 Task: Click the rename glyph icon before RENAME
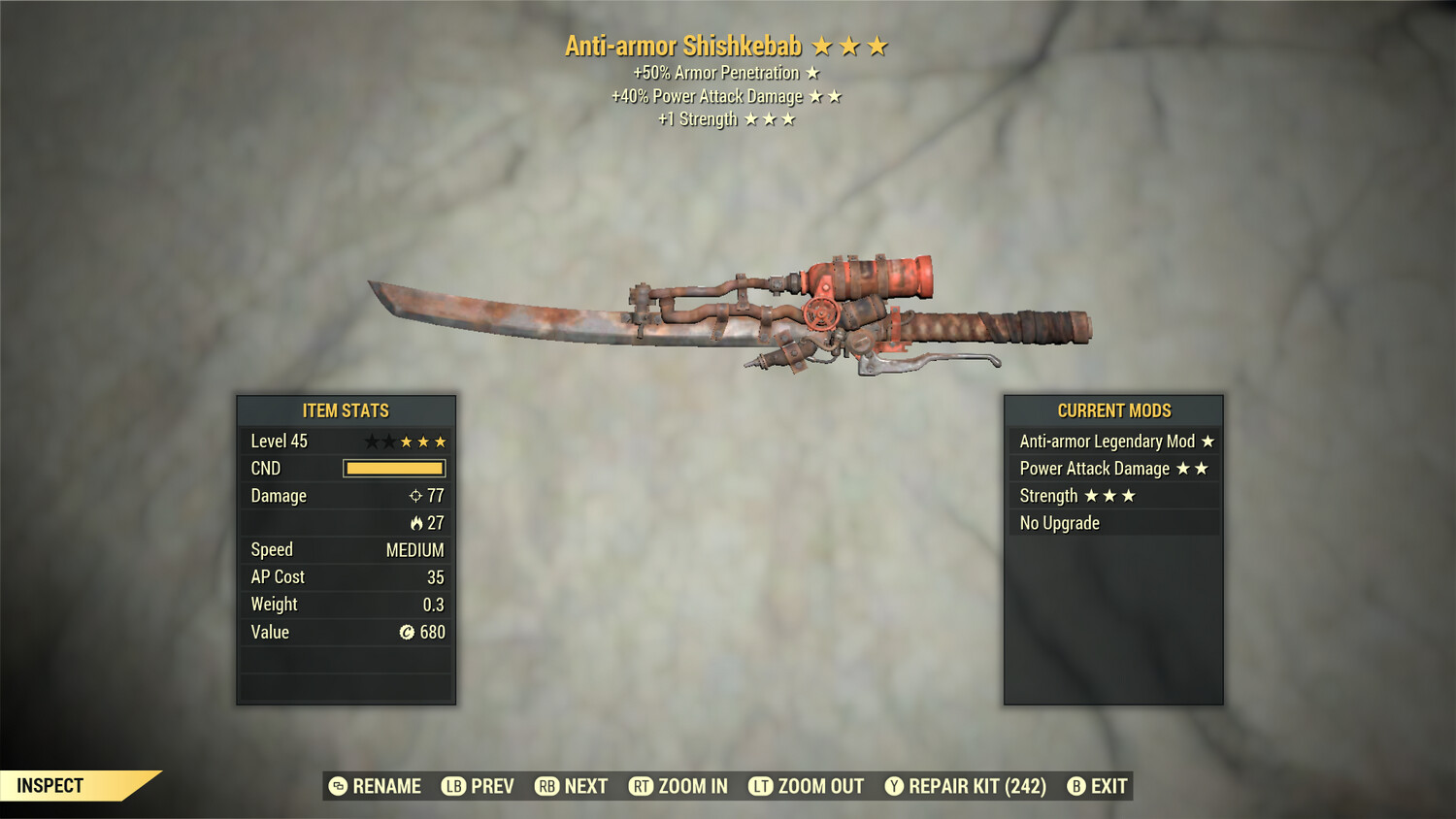tap(337, 786)
